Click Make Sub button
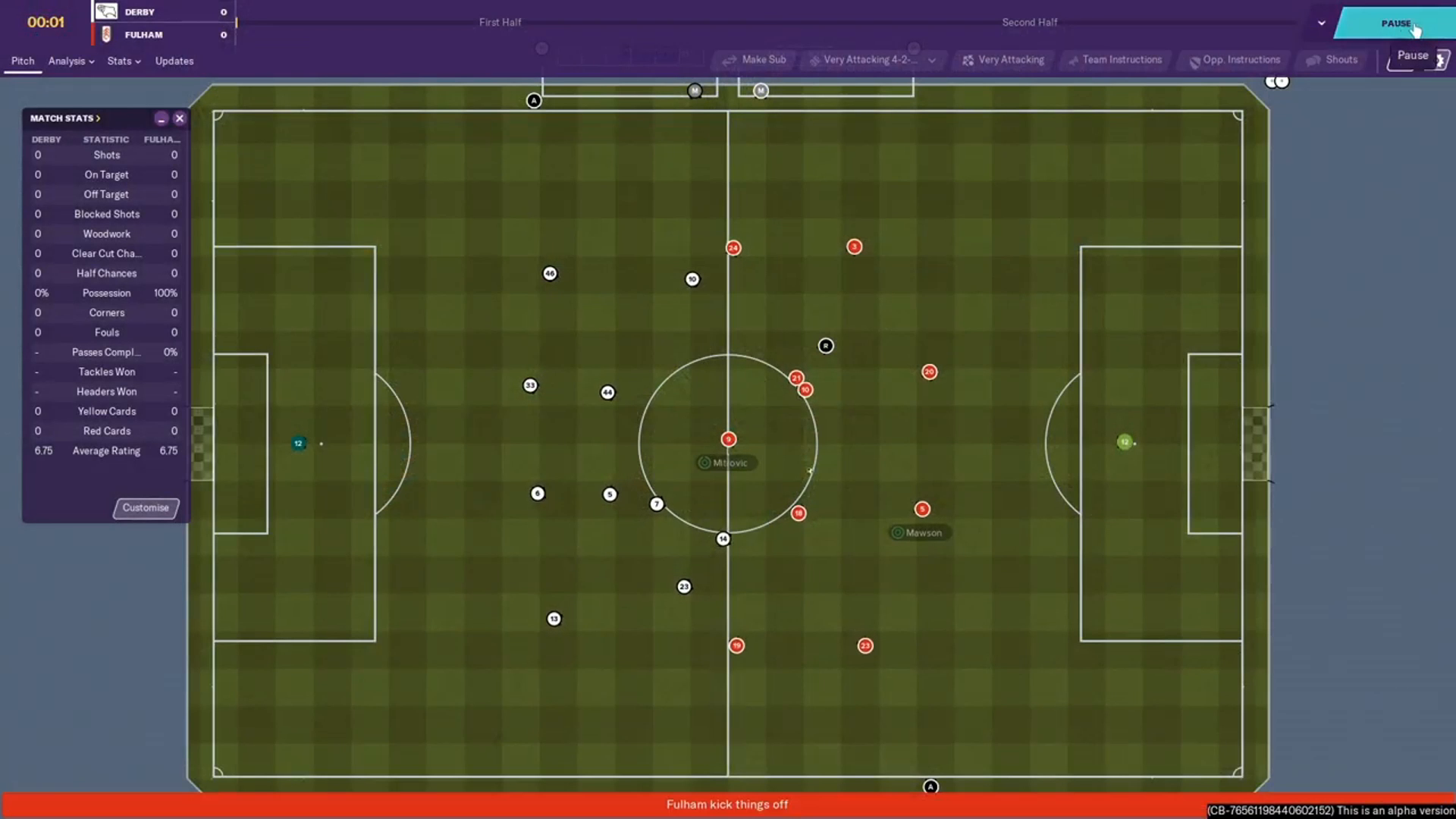Screen dimensions: 1456x819 (755, 60)
